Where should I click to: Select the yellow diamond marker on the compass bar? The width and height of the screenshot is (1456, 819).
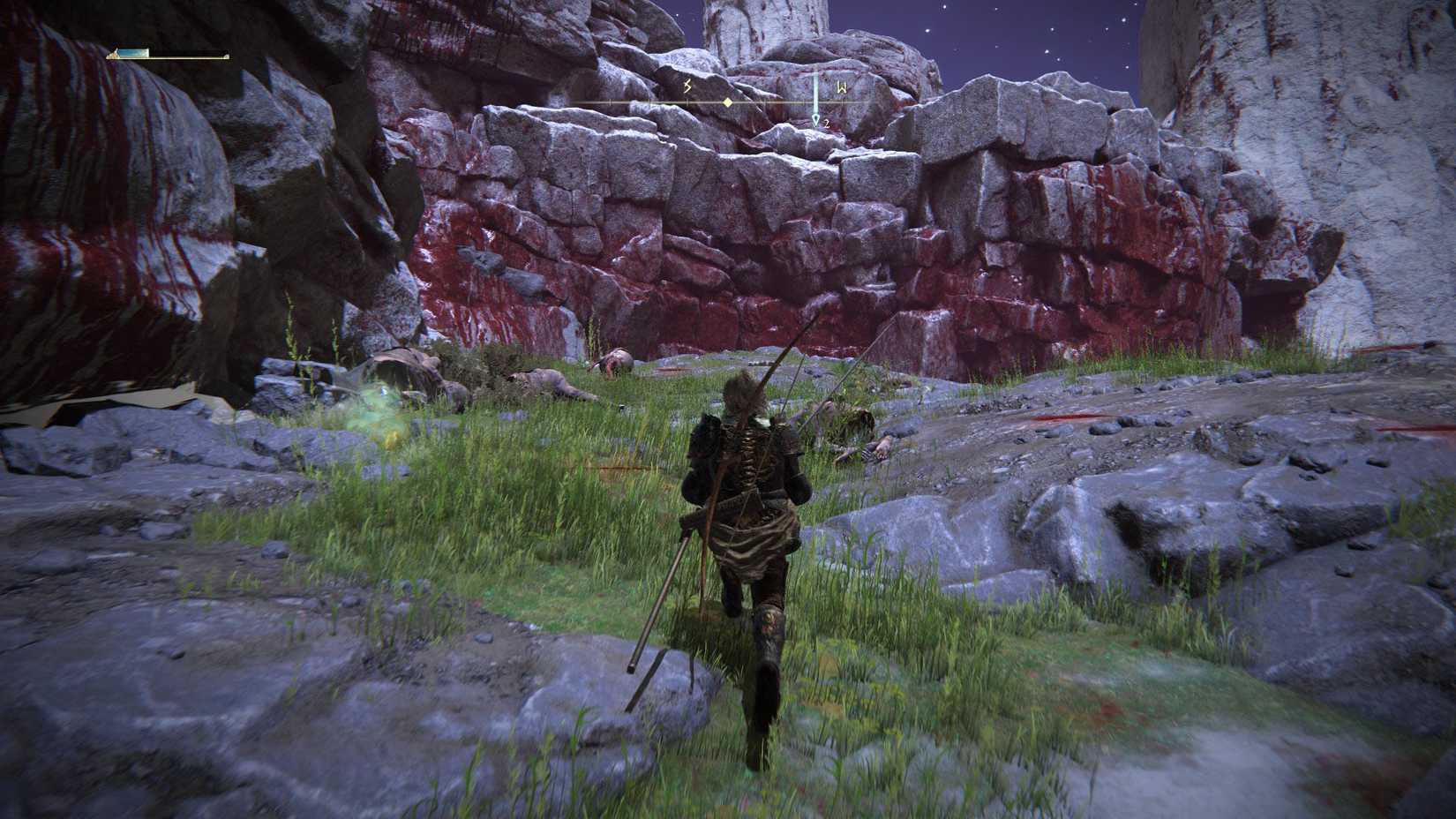click(x=728, y=102)
